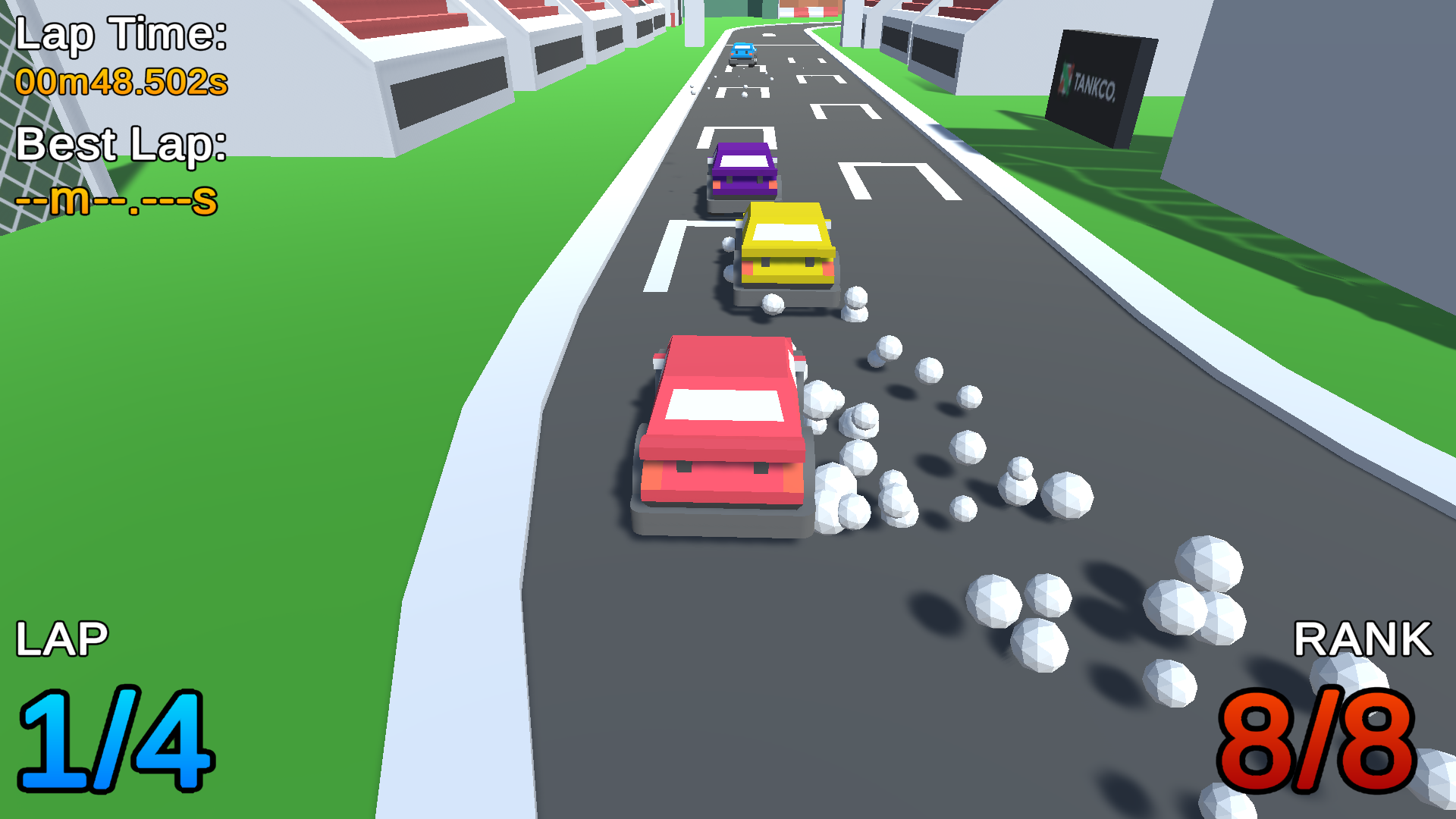This screenshot has width=1456, height=819.
Task: Click the Lap Time label
Action: point(121,34)
